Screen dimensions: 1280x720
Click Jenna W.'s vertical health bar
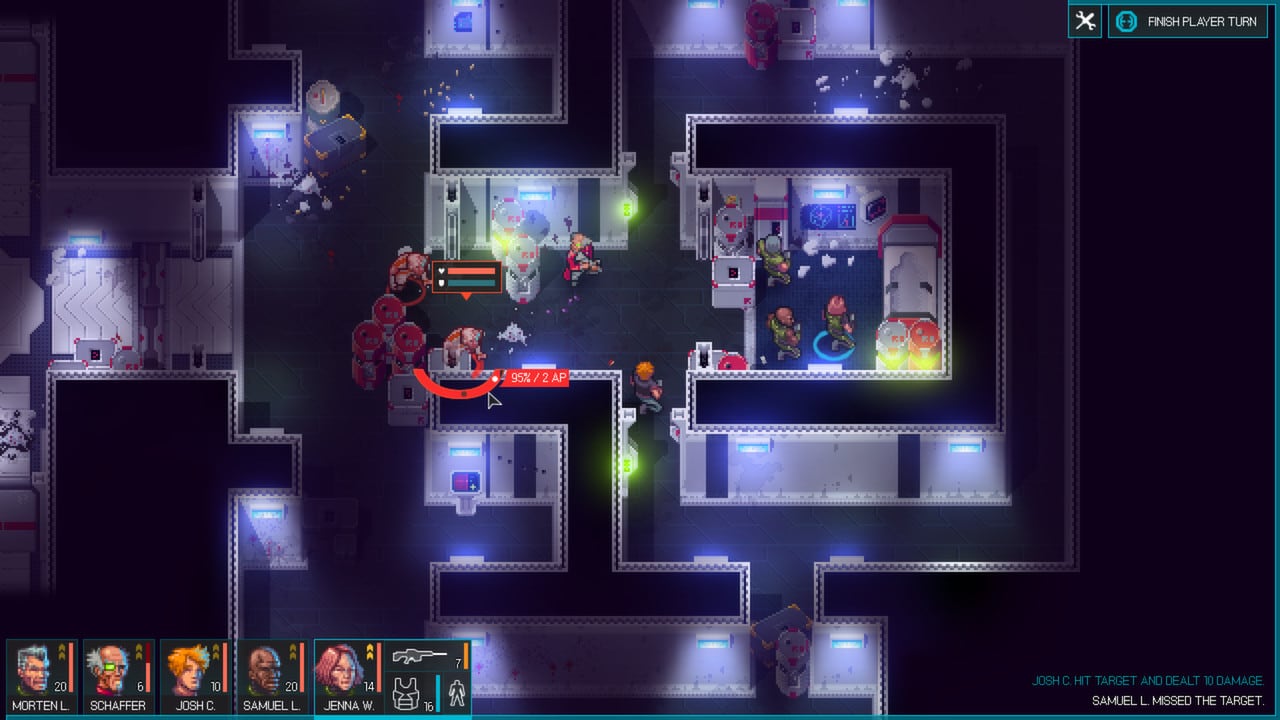point(379,670)
